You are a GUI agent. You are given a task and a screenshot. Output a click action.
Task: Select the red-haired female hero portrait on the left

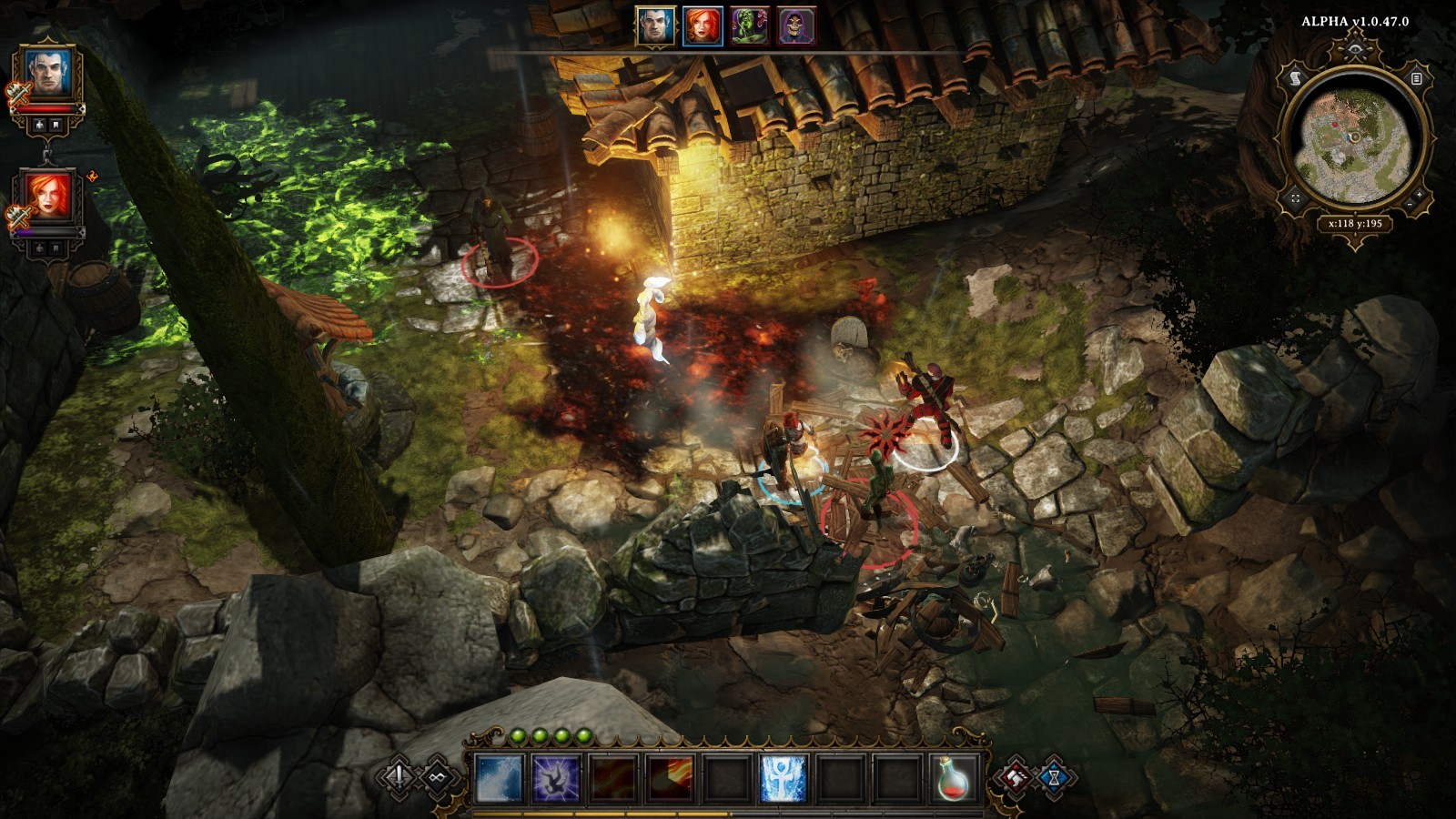coord(47,197)
